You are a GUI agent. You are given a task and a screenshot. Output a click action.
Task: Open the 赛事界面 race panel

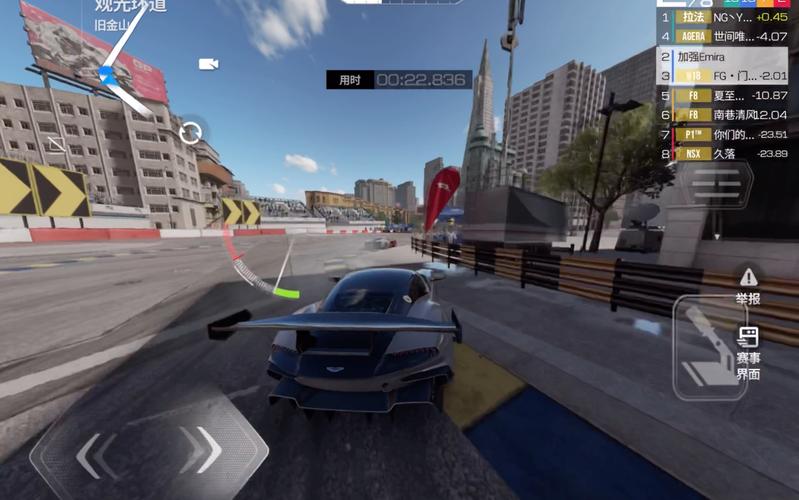click(x=747, y=354)
